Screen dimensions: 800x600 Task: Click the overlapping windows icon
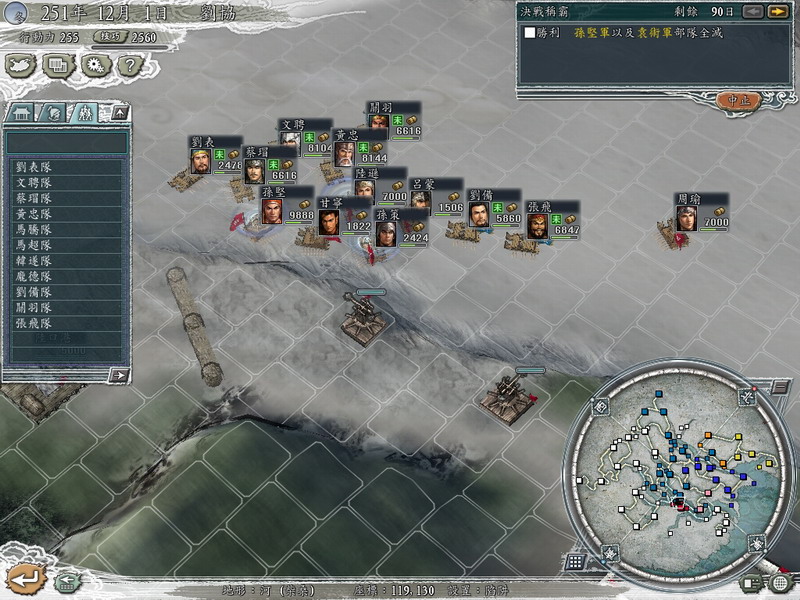[x=58, y=66]
